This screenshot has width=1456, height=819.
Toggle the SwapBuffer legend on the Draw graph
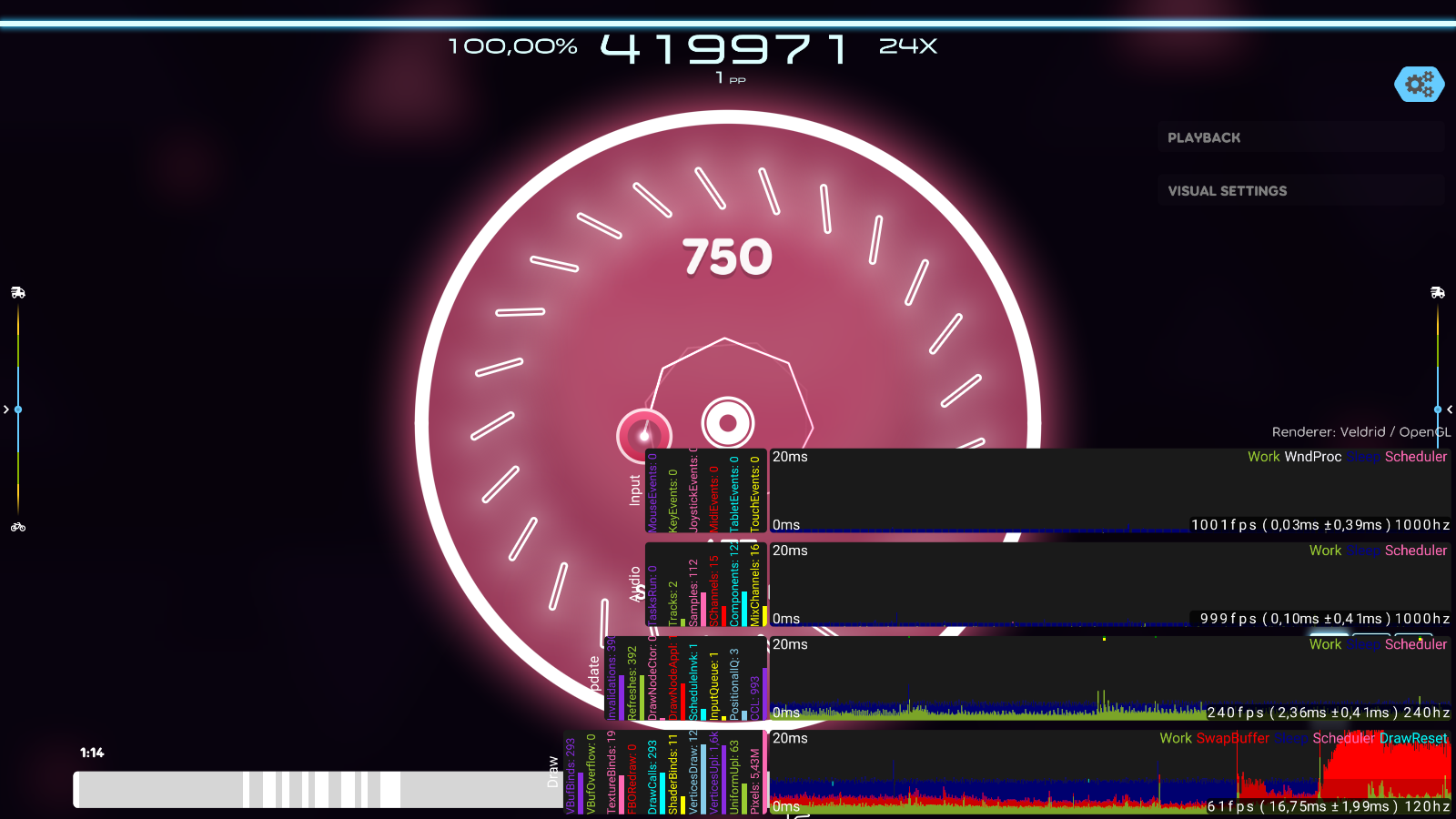(x=1233, y=738)
